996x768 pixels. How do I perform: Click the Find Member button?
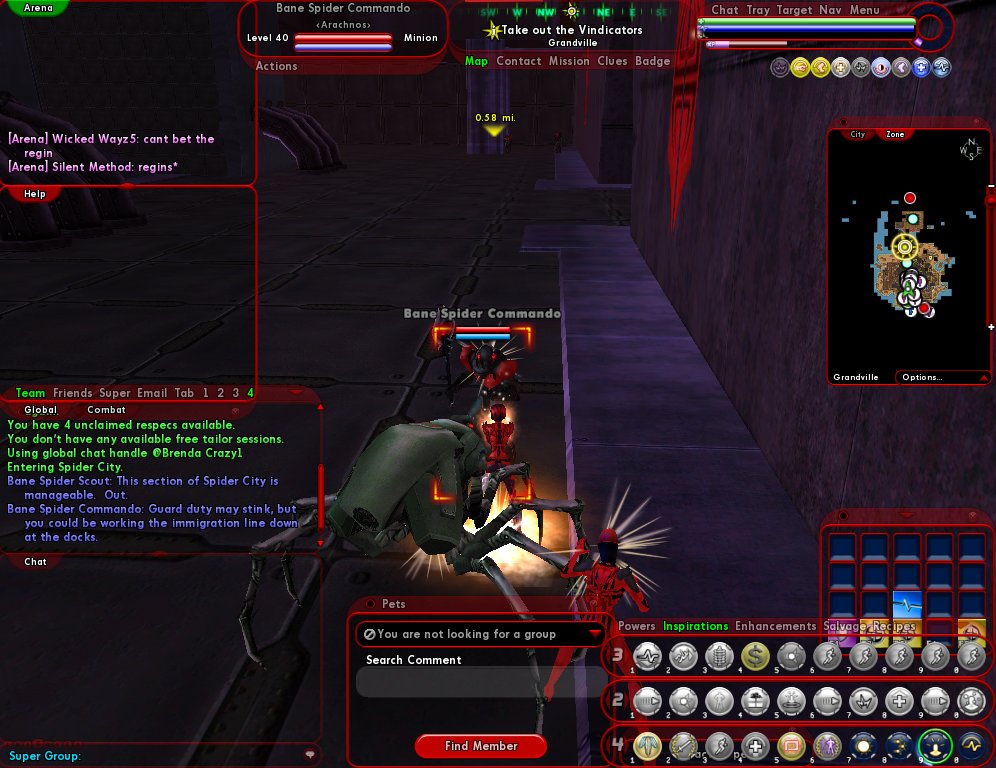click(x=481, y=746)
